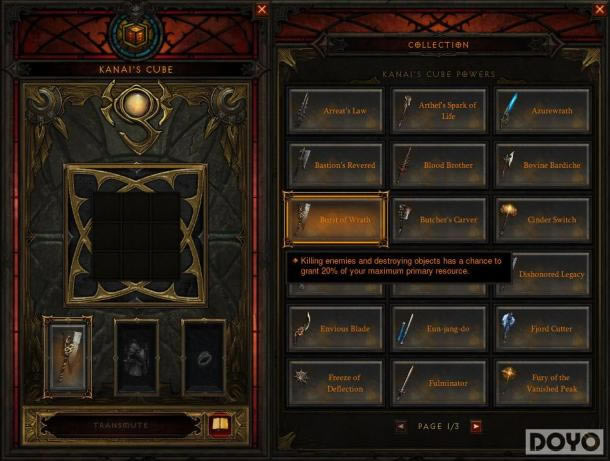Screen dimensions: 610x461
Task: Go to the next collection page
Action: [476, 426]
